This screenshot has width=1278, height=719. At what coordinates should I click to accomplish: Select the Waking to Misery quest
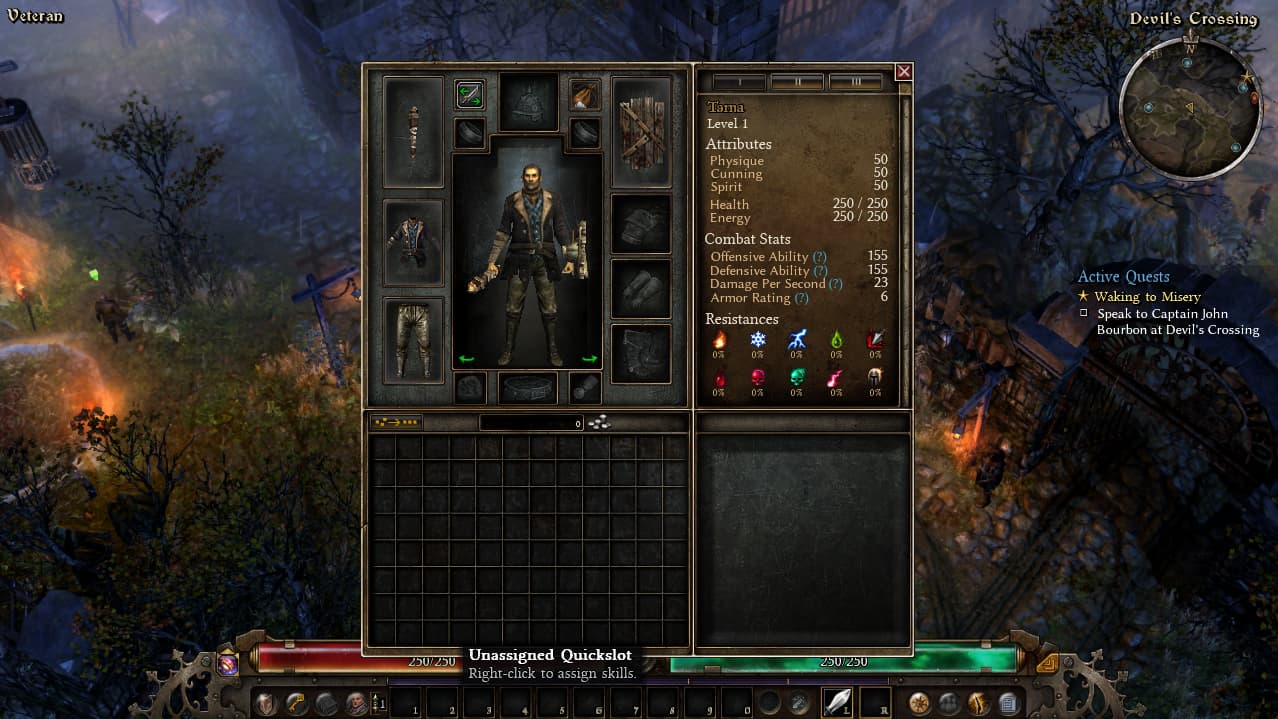click(x=1147, y=297)
